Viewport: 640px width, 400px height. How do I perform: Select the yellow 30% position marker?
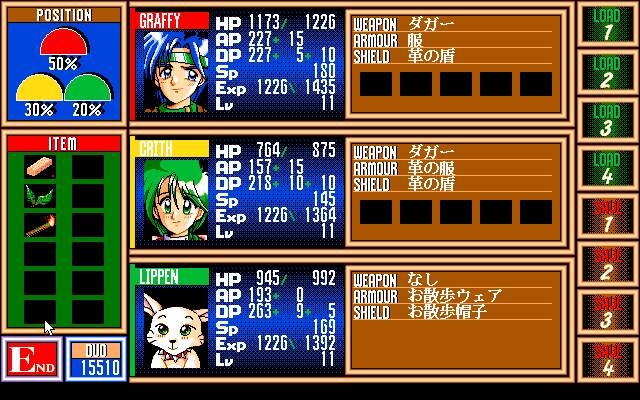coord(40,92)
